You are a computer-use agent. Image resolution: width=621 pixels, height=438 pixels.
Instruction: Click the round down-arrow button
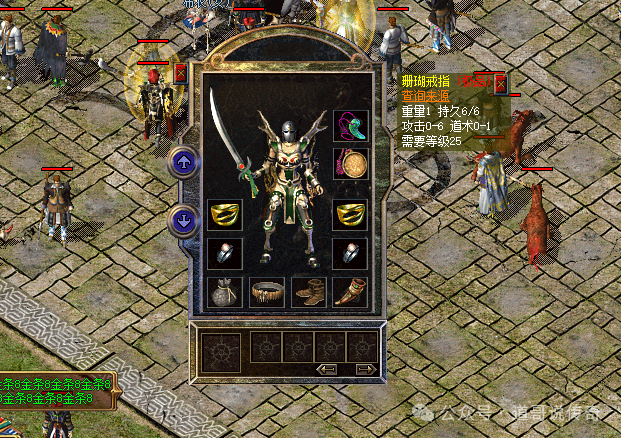tap(183, 219)
